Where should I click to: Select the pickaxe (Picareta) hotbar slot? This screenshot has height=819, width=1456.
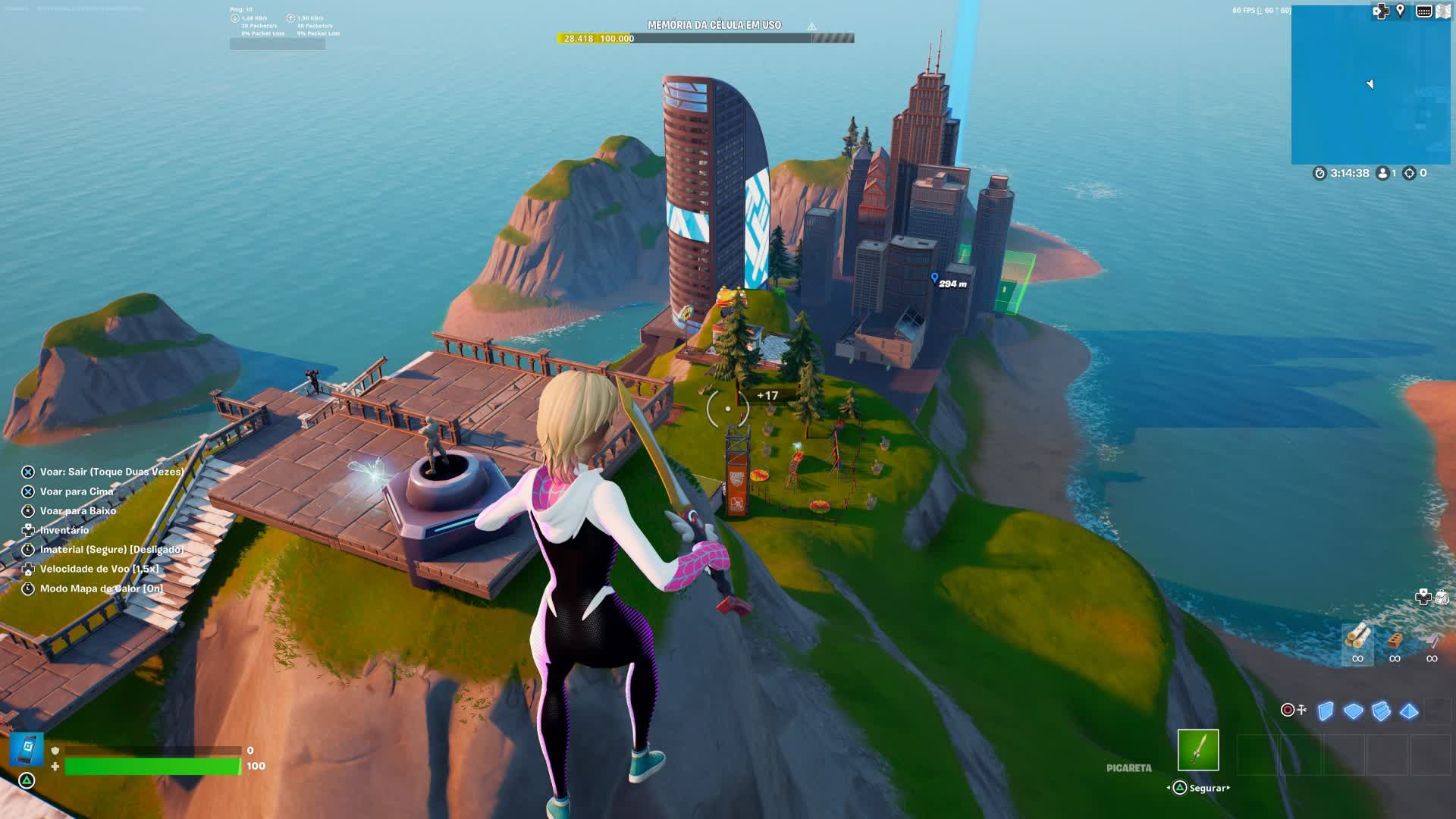click(x=1198, y=750)
